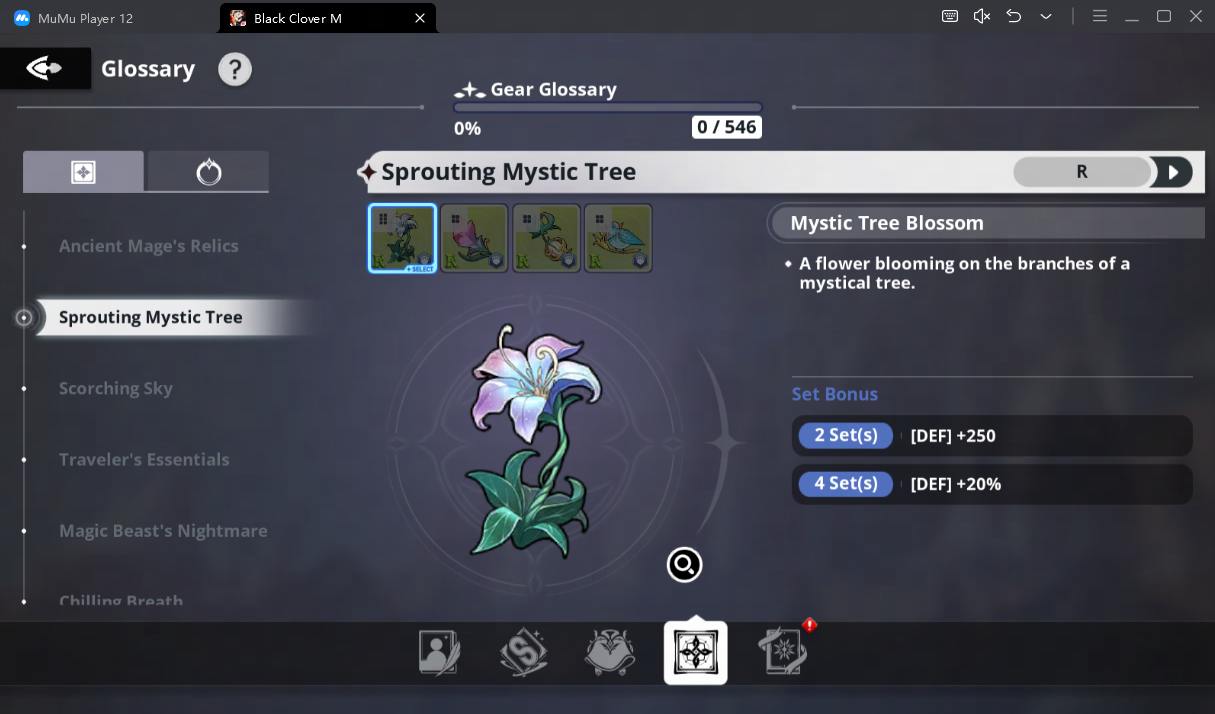The height and width of the screenshot is (714, 1215).
Task: Go back using the arrow button
Action: (44, 69)
